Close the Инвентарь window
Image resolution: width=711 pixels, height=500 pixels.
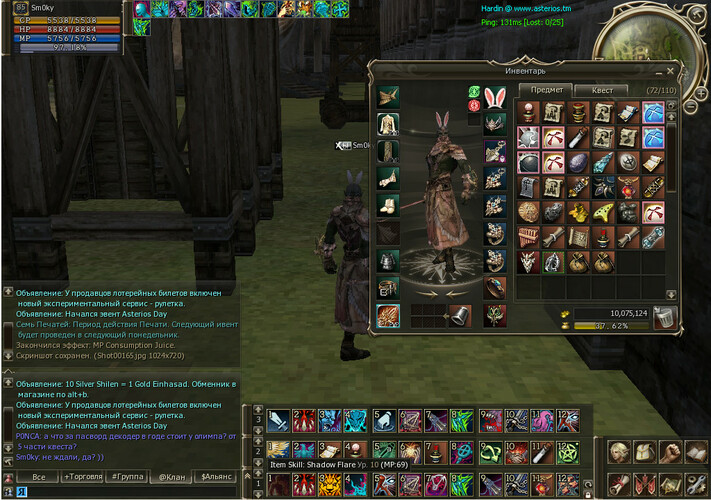(670, 71)
